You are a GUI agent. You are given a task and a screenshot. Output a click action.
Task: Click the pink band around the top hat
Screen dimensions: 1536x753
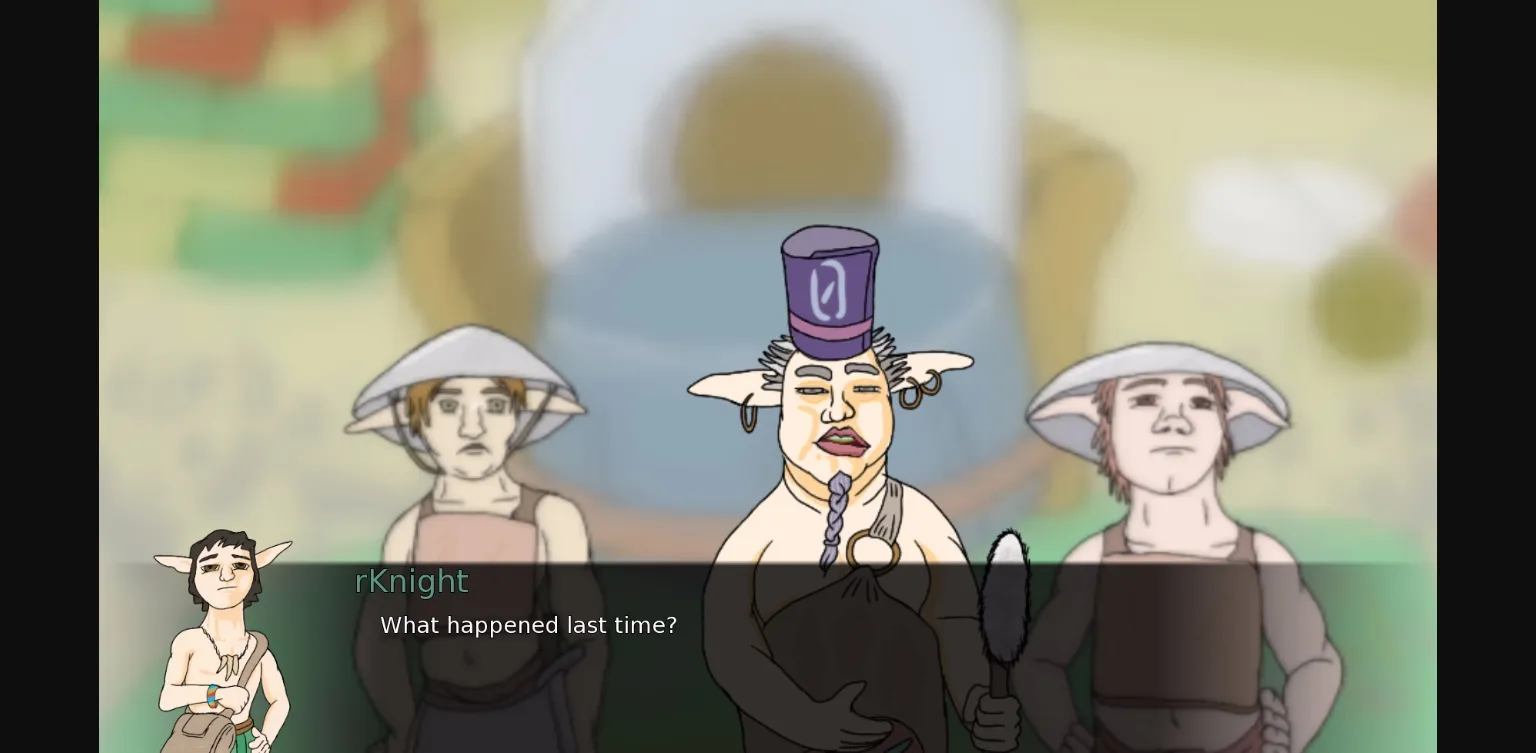click(828, 324)
